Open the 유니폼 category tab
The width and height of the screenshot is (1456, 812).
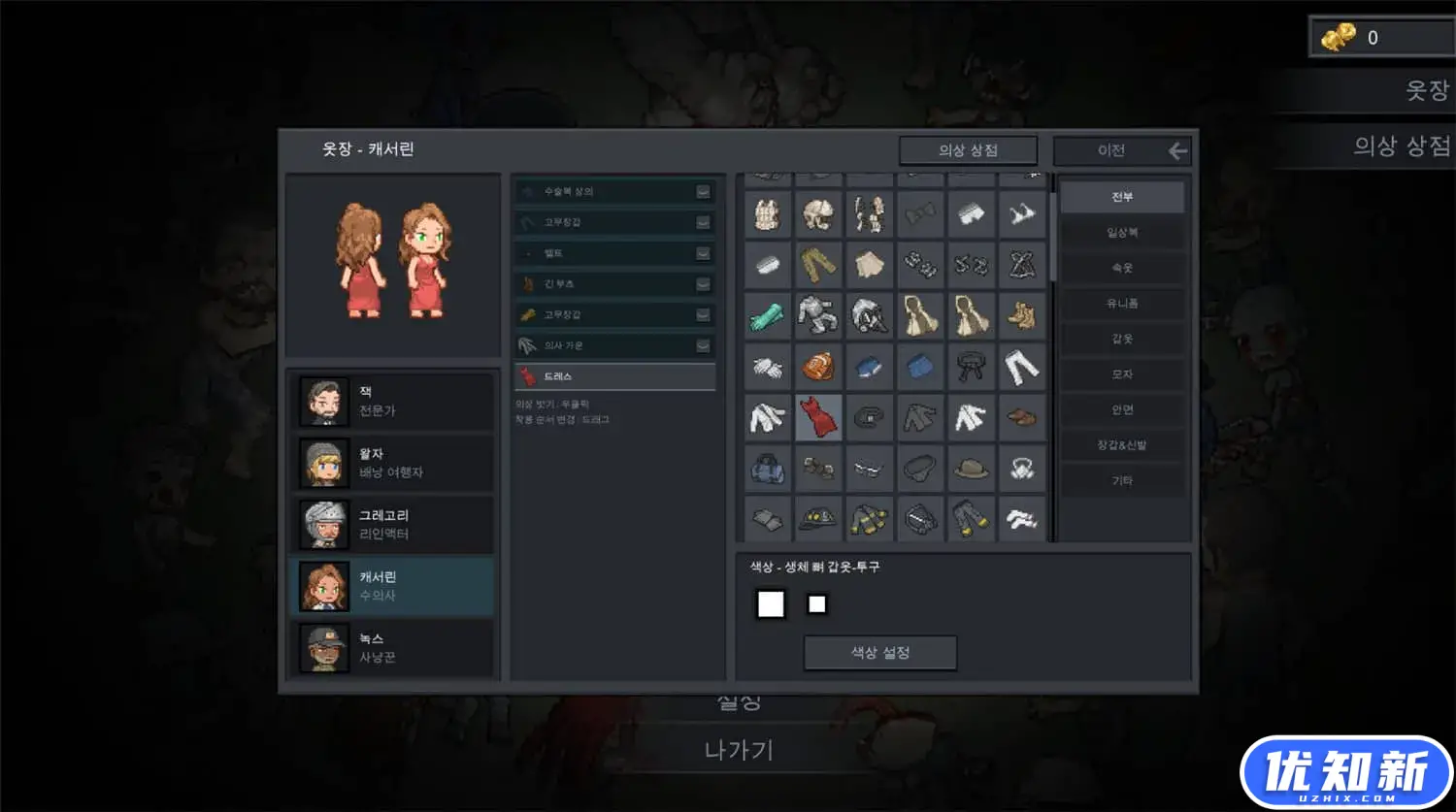(x=1122, y=304)
